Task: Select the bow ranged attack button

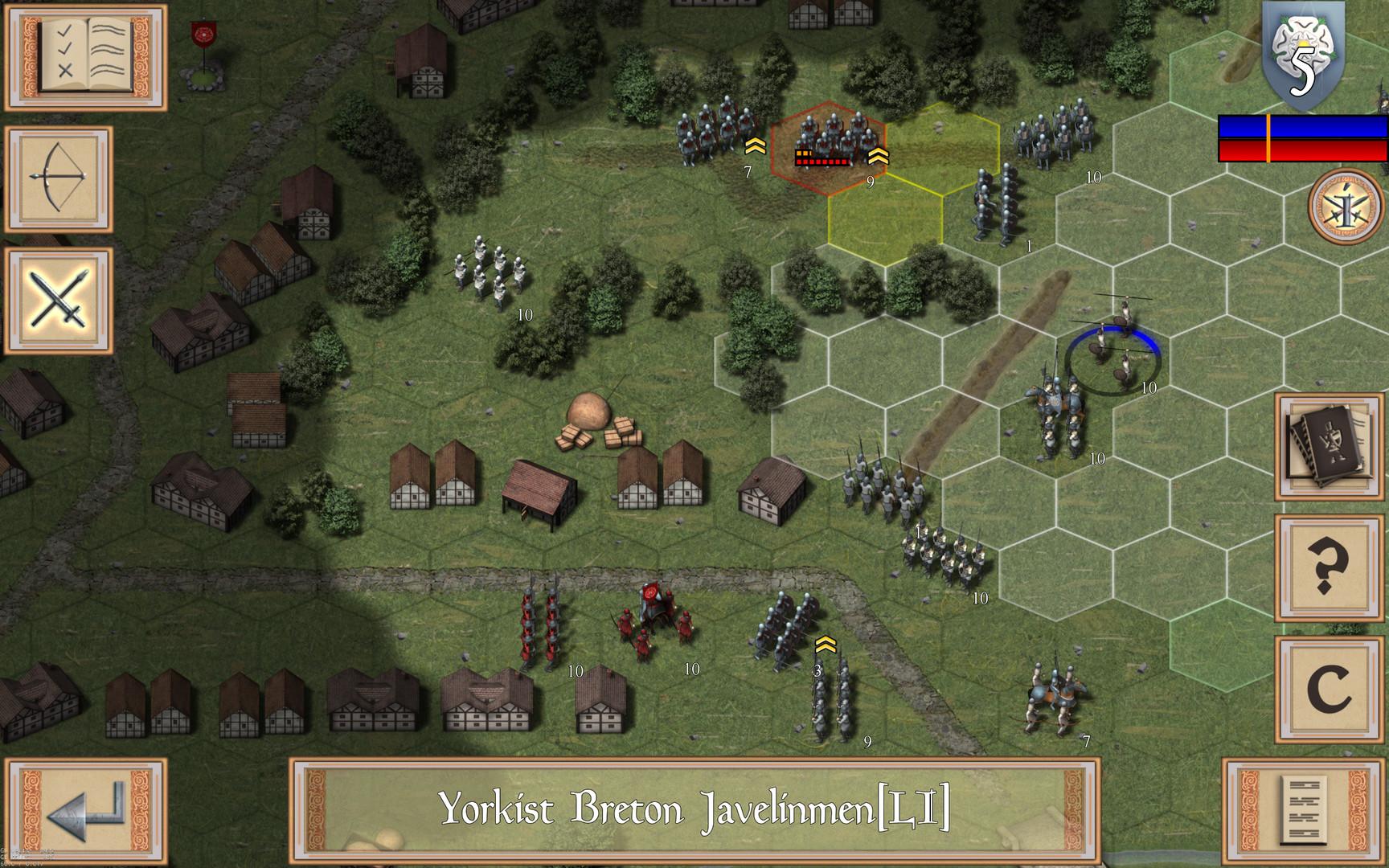Action: click(x=59, y=178)
